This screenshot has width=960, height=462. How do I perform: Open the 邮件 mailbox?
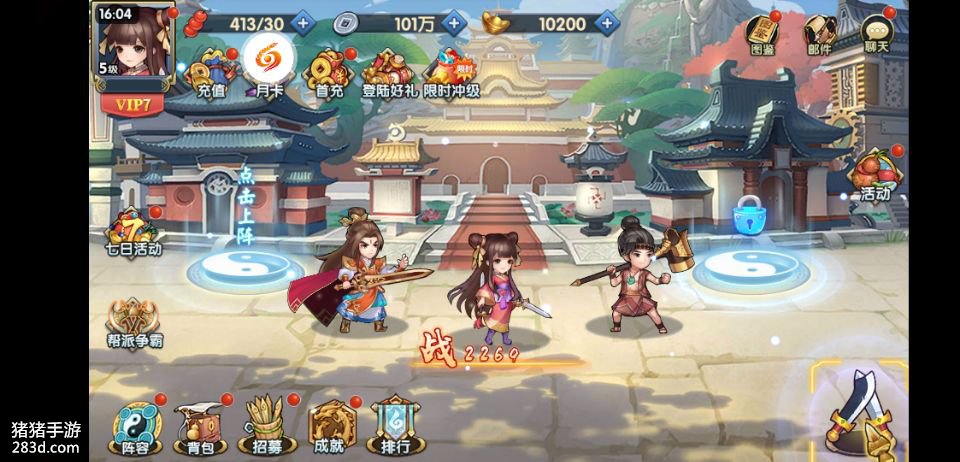(820, 36)
